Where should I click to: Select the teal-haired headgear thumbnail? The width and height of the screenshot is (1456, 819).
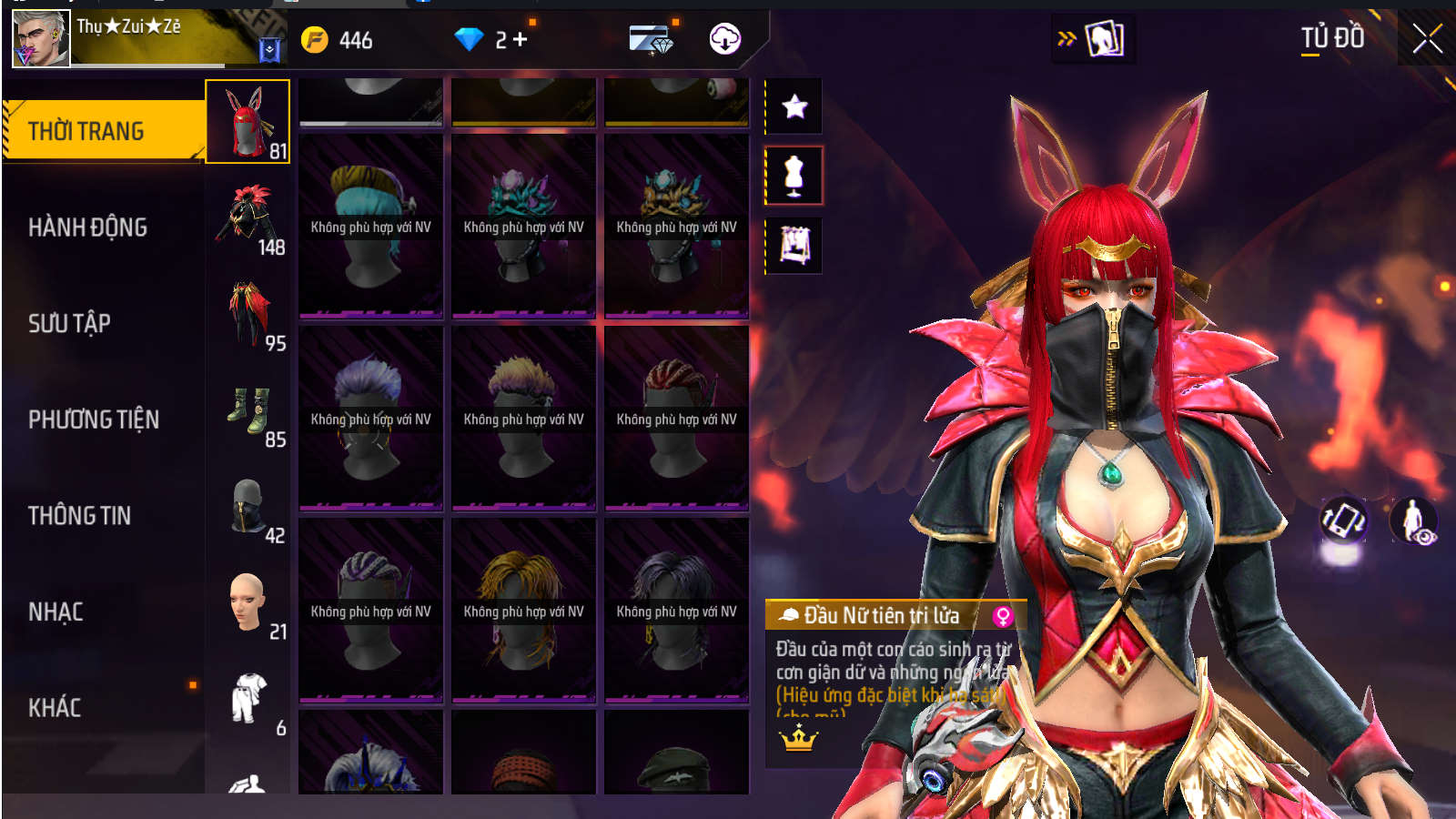click(x=370, y=226)
